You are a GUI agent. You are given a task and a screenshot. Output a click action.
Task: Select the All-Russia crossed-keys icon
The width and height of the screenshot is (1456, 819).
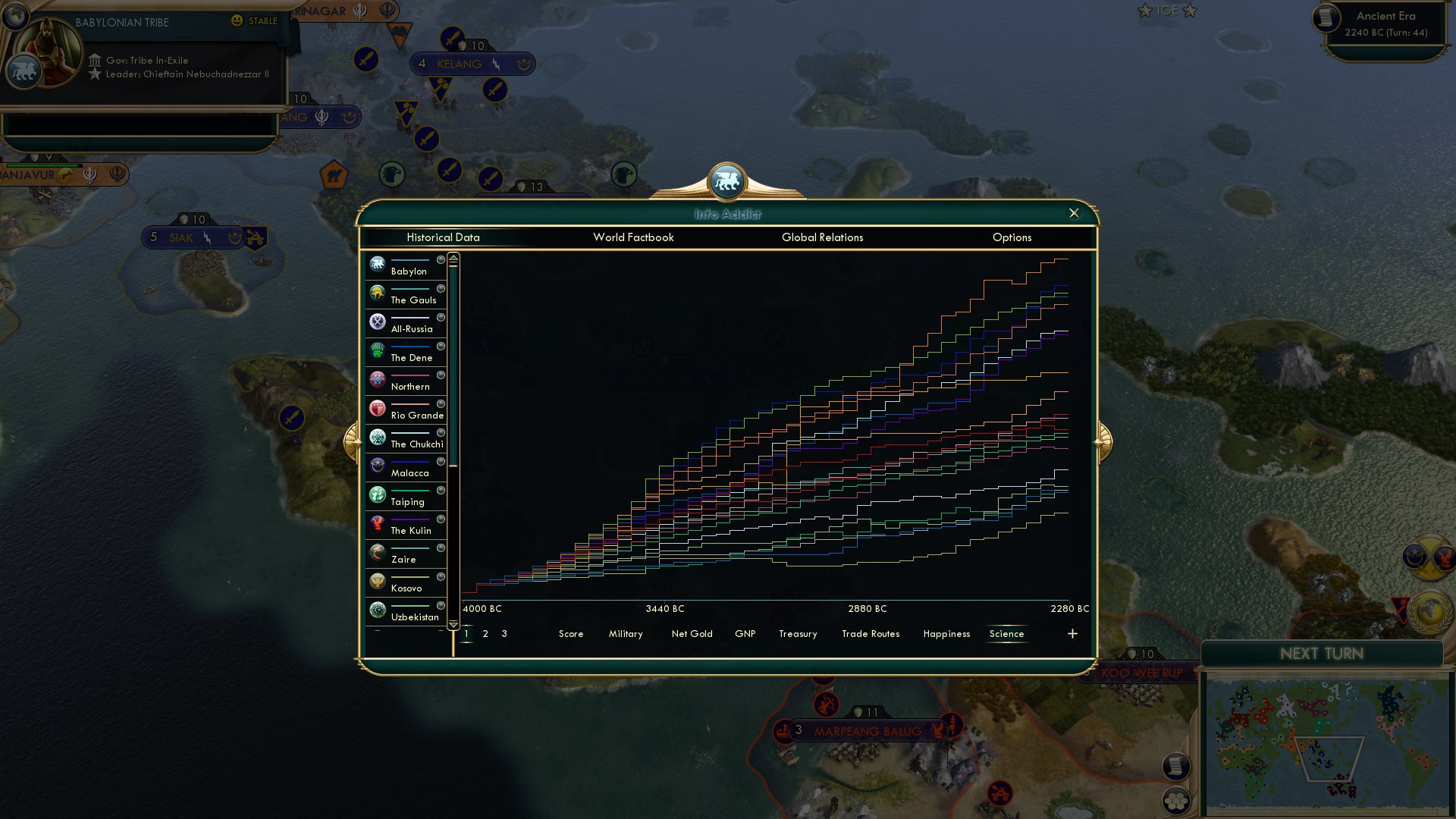point(377,322)
